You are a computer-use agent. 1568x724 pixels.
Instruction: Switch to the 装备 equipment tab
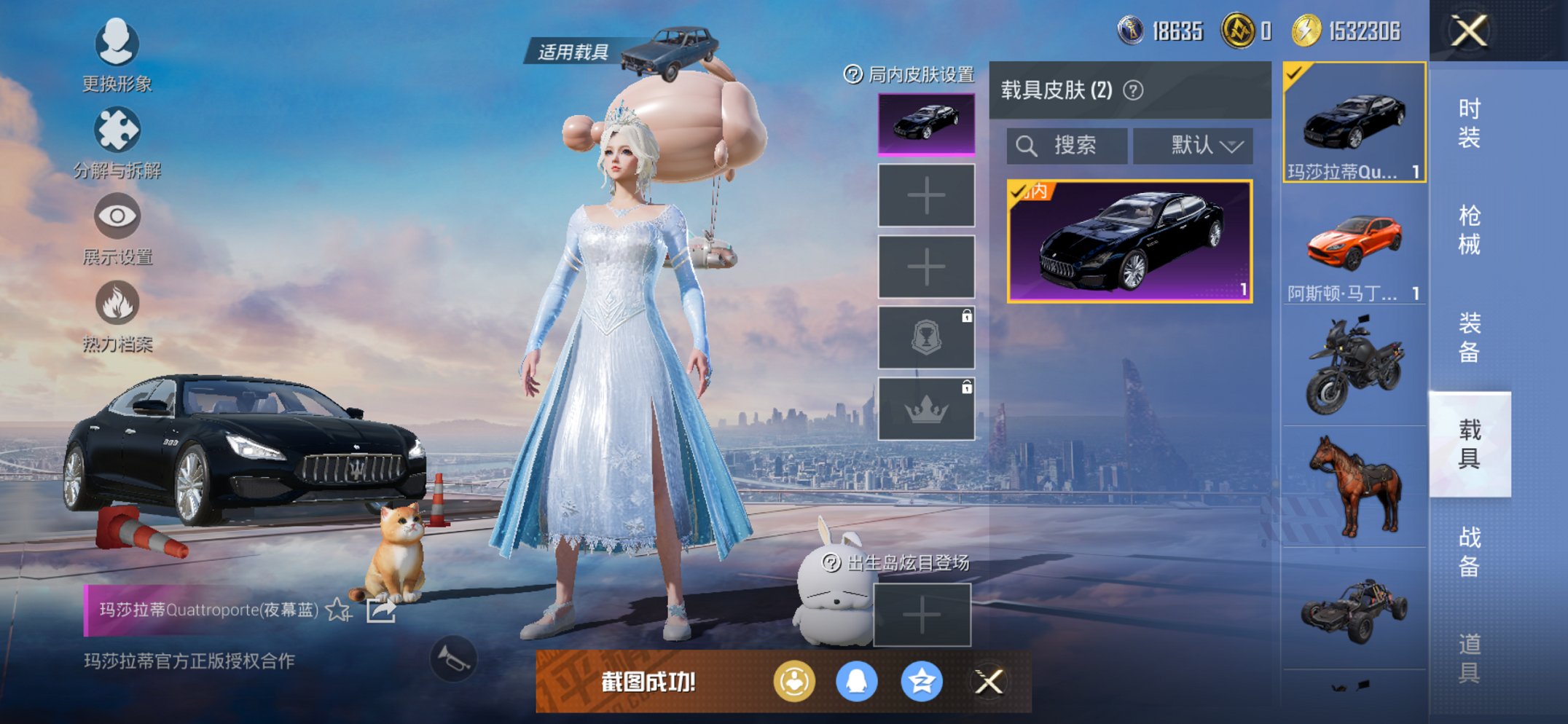1468,337
